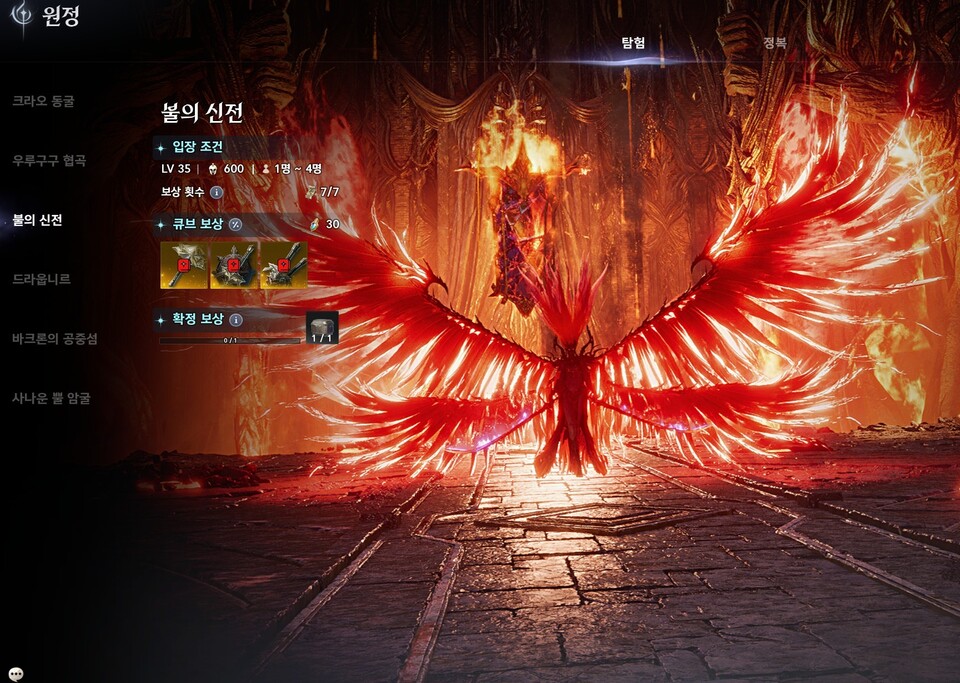960x683 pixels.
Task: Inspect the third cube reward item
Action: (283, 265)
